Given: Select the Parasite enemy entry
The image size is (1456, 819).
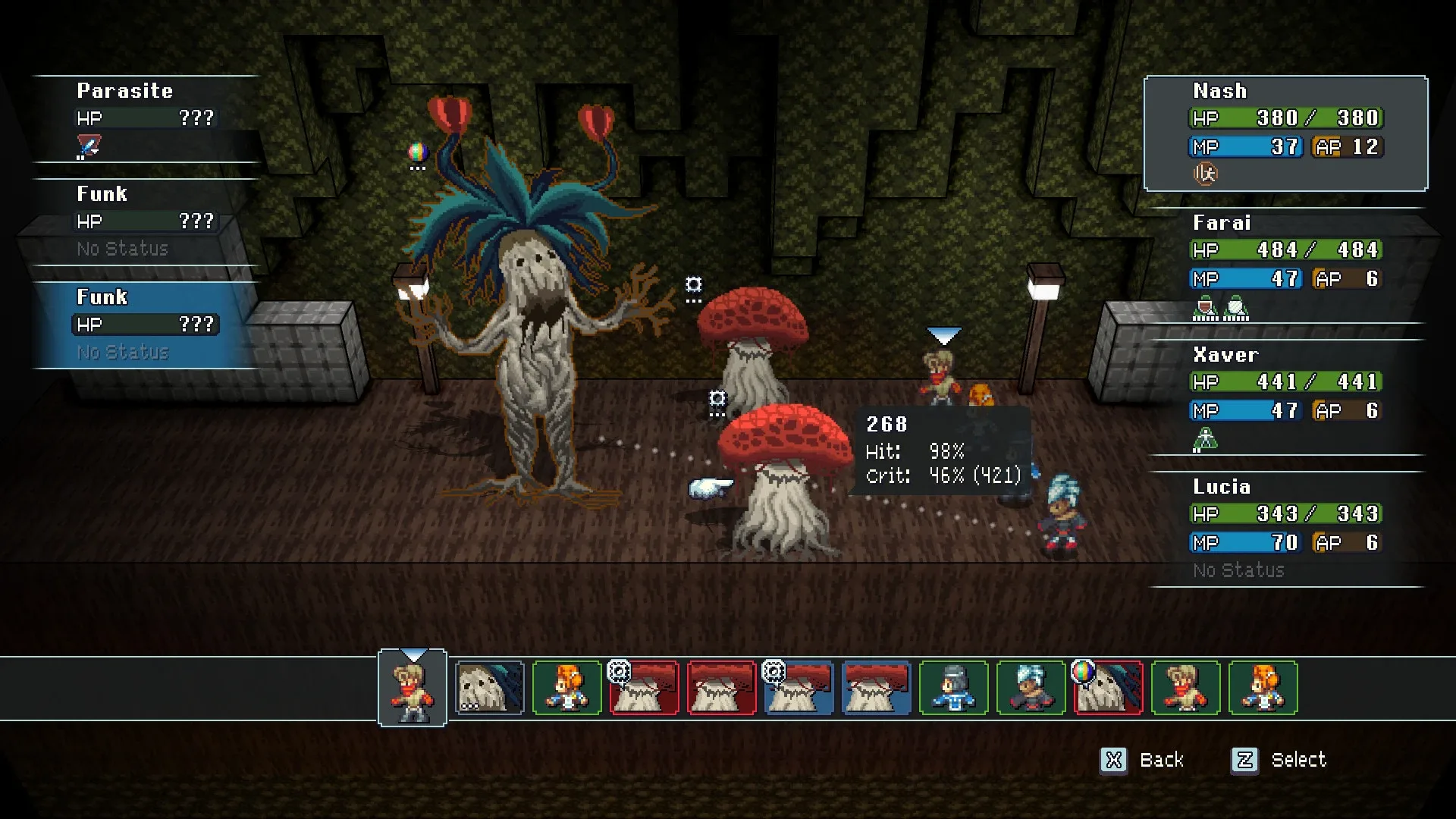Looking at the screenshot, I should tap(146, 118).
